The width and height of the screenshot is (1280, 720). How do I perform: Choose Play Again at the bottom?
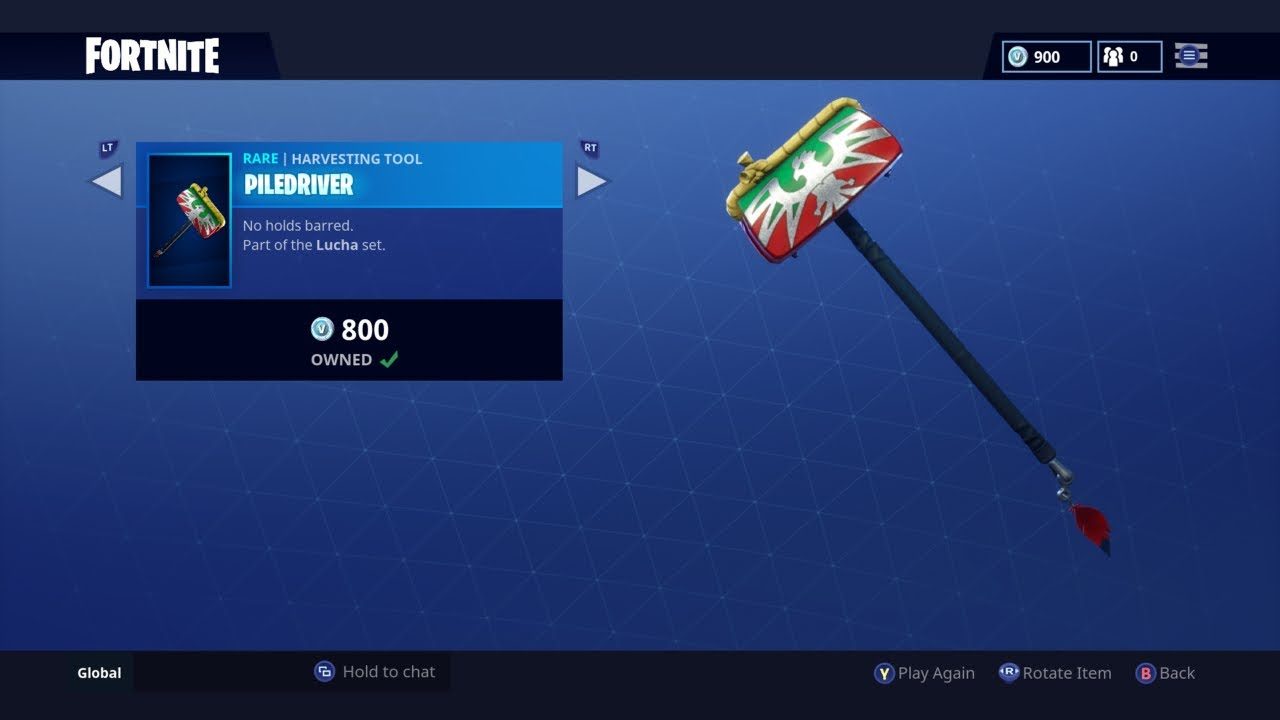click(925, 673)
